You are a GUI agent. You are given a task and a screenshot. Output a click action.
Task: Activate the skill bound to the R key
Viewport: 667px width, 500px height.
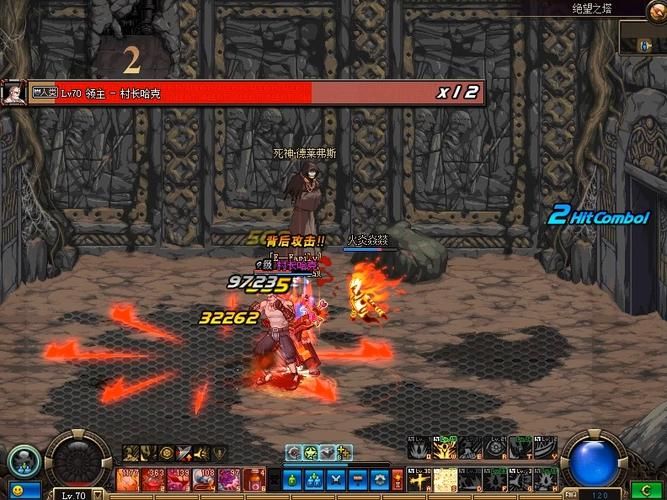click(x=497, y=448)
